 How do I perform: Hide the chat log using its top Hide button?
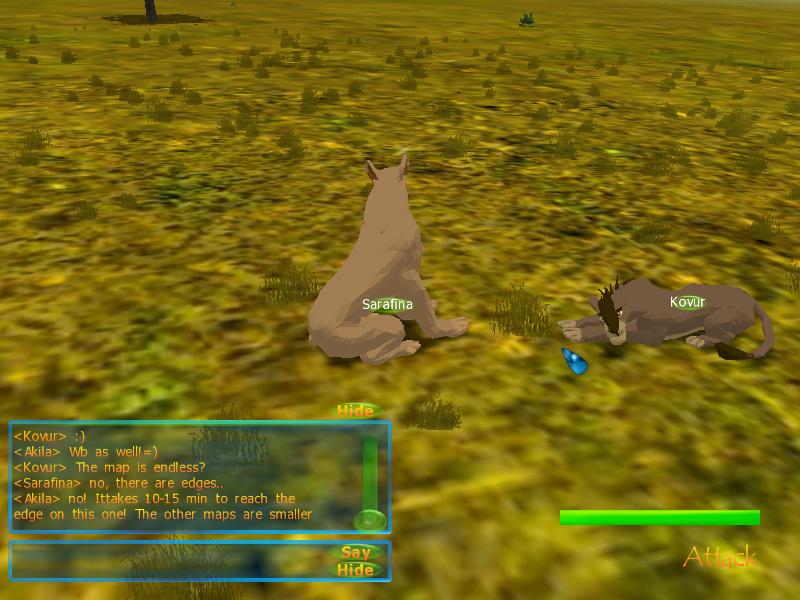click(355, 411)
